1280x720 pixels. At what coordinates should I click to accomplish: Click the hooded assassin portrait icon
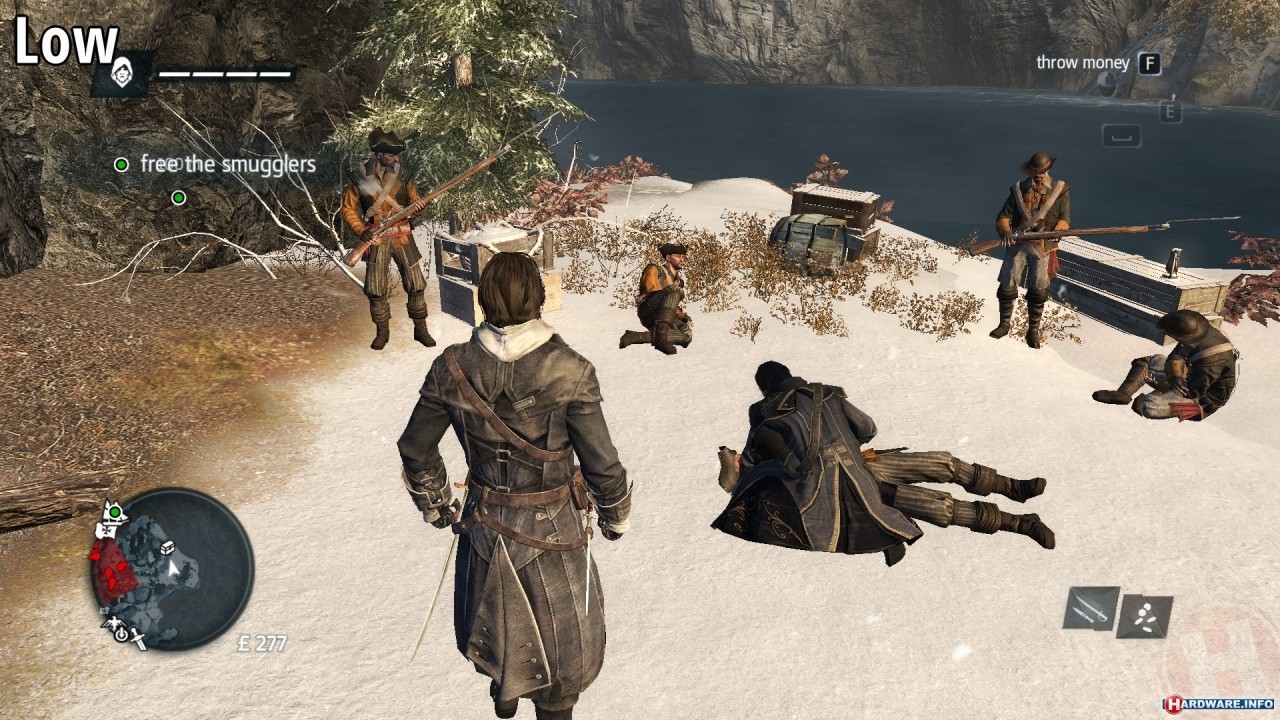coord(121,75)
